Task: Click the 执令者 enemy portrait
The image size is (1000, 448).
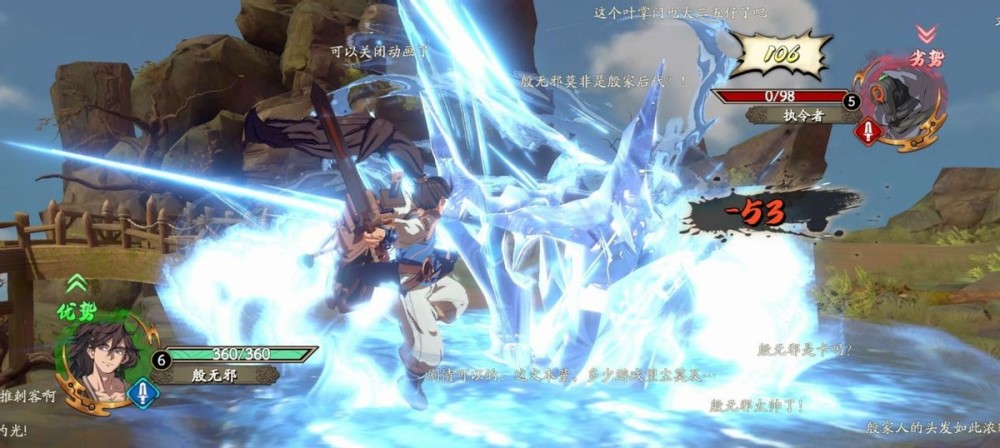Action: (905, 98)
